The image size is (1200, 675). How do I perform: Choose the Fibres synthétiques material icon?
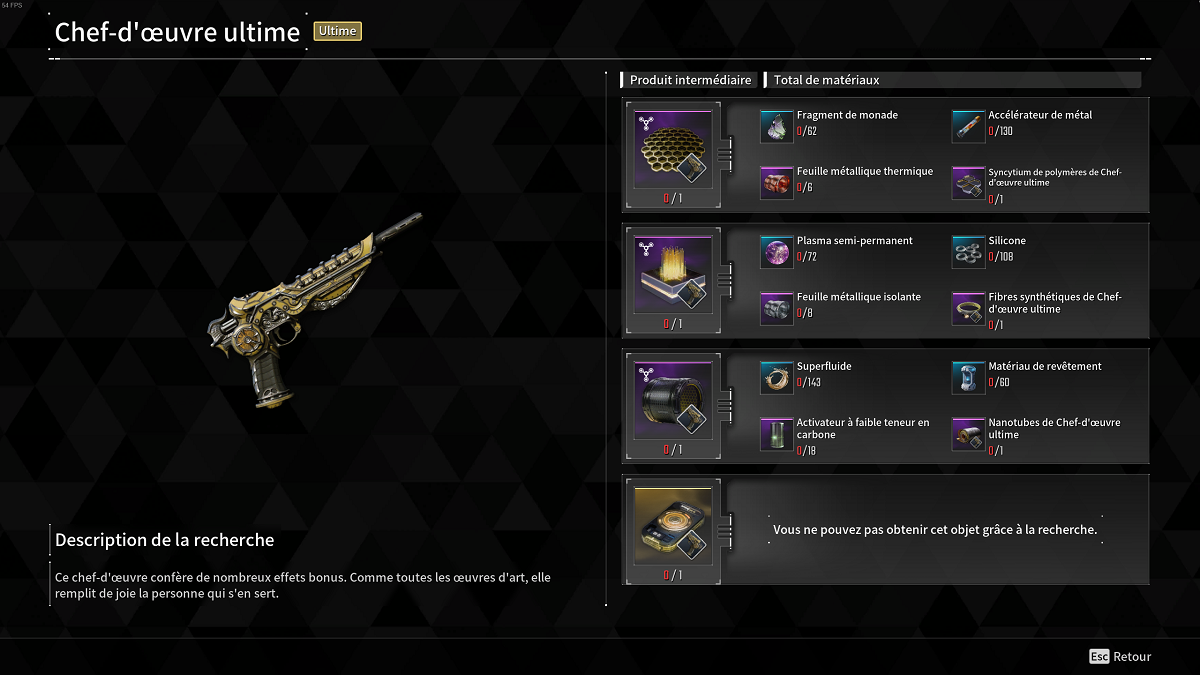tap(968, 308)
